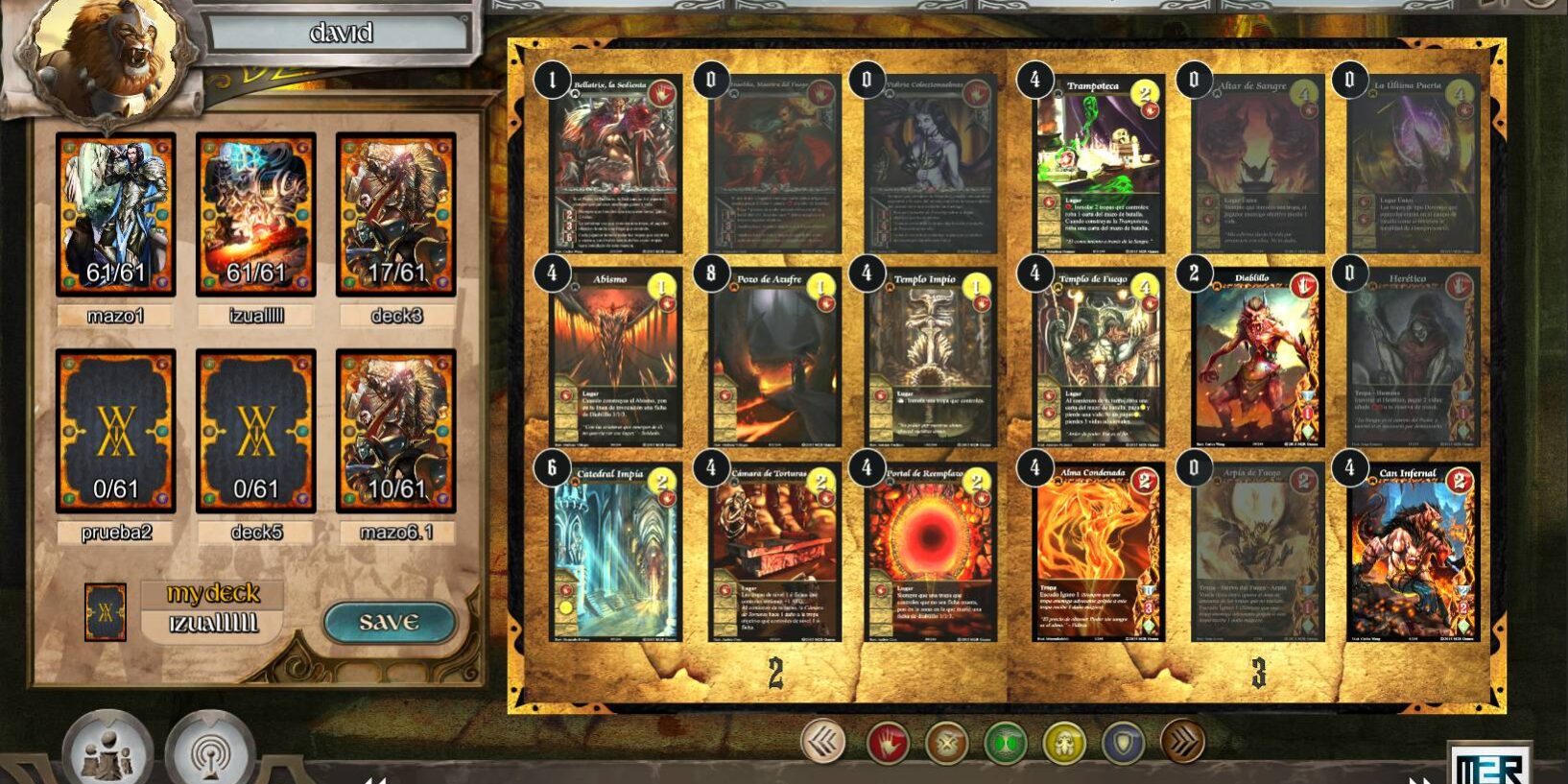Image resolution: width=1568 pixels, height=784 pixels.
Task: Pick the mazo6.1 deck
Action: click(396, 431)
